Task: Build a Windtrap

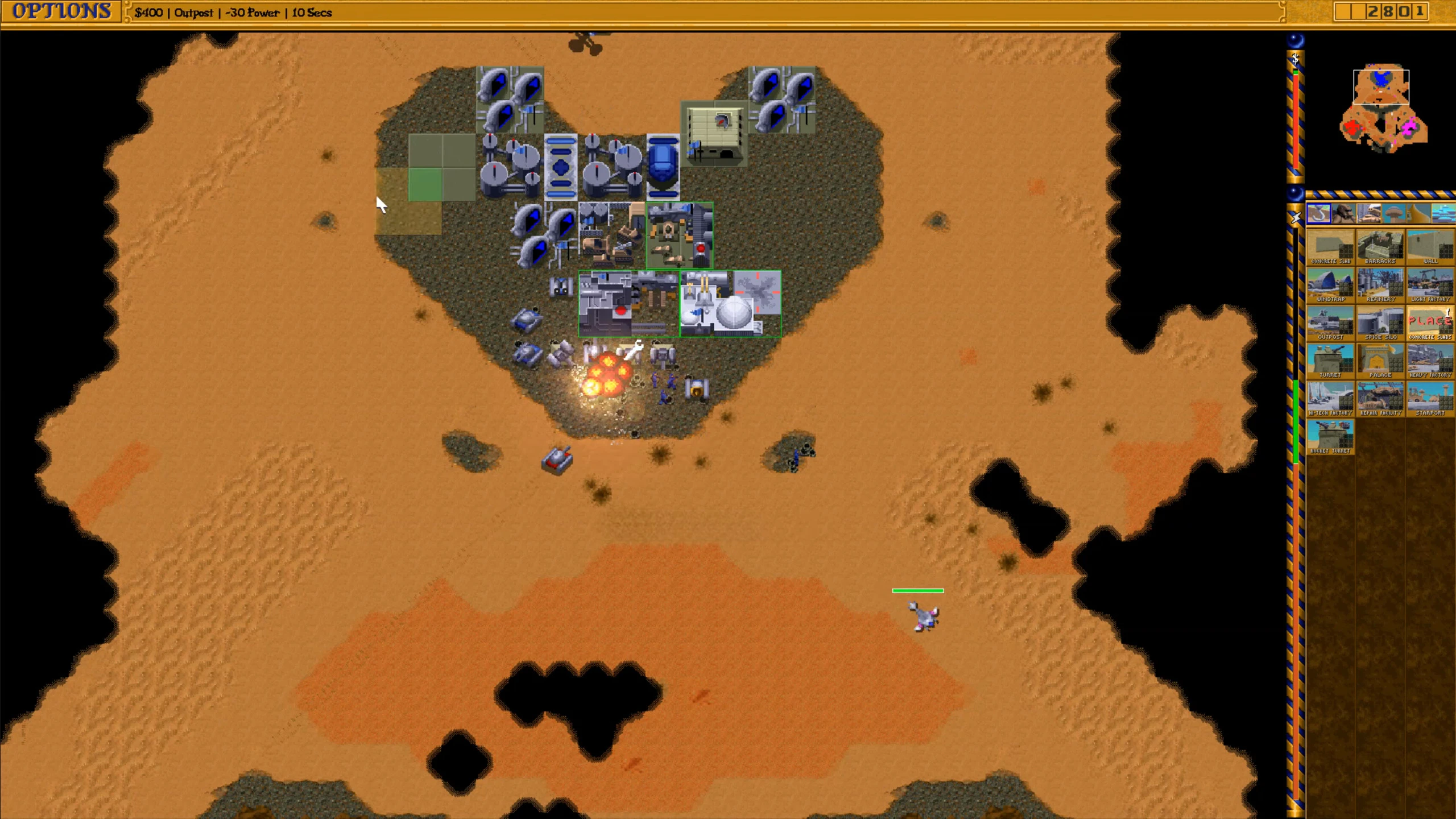Action: pos(1330,285)
